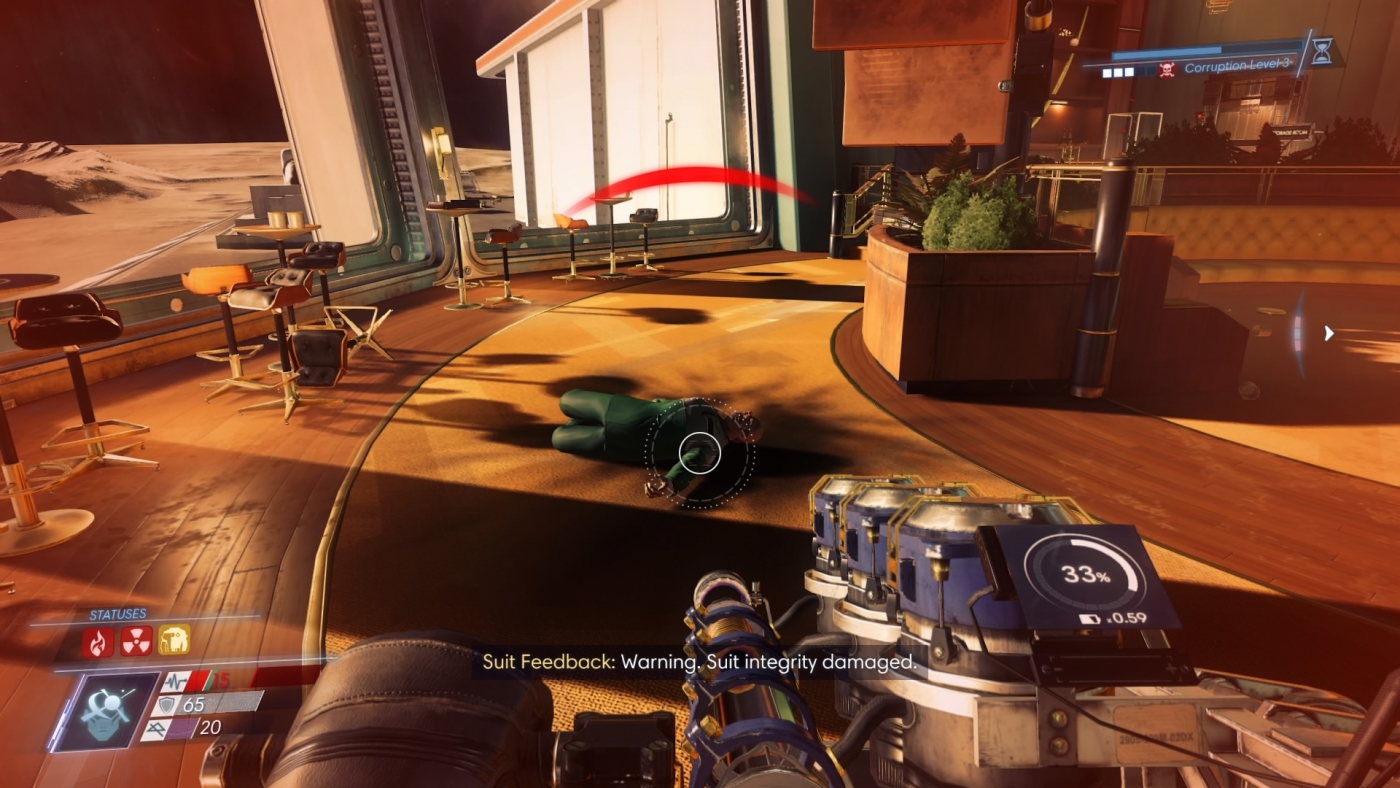The width and height of the screenshot is (1400, 788).
Task: Select the yellow suit damage status icon
Action: [173, 640]
